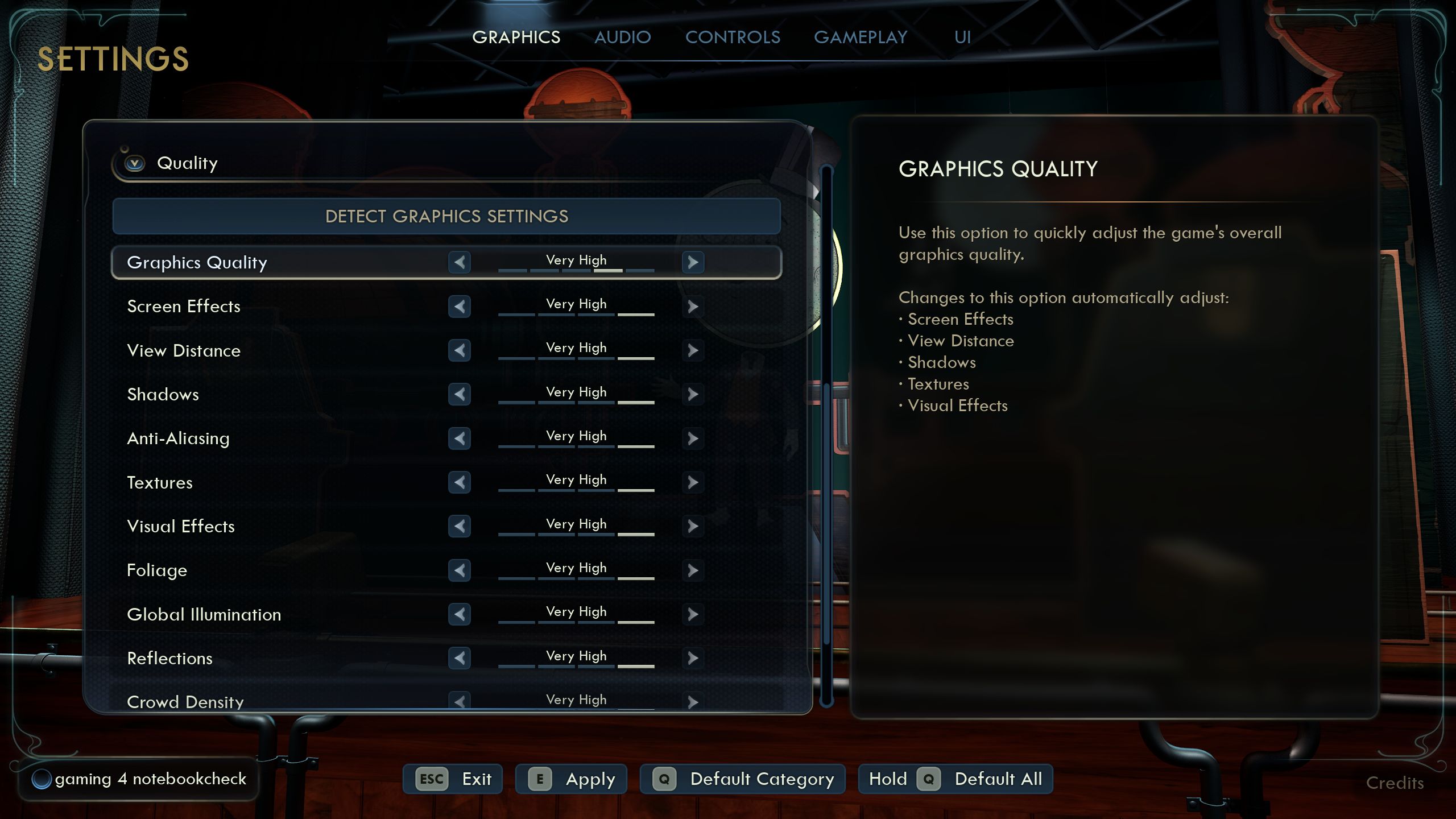Lower Graphics Quality with left arrow

pyautogui.click(x=460, y=262)
